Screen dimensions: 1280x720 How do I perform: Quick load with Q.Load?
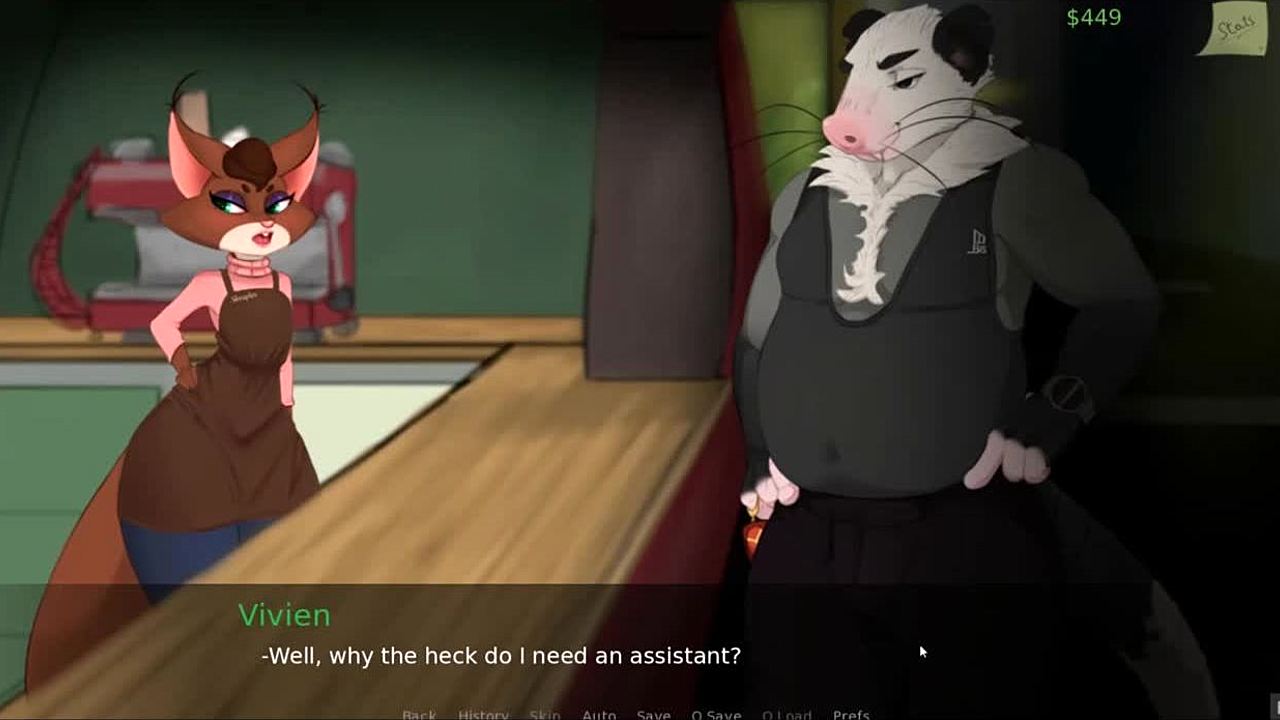(786, 714)
